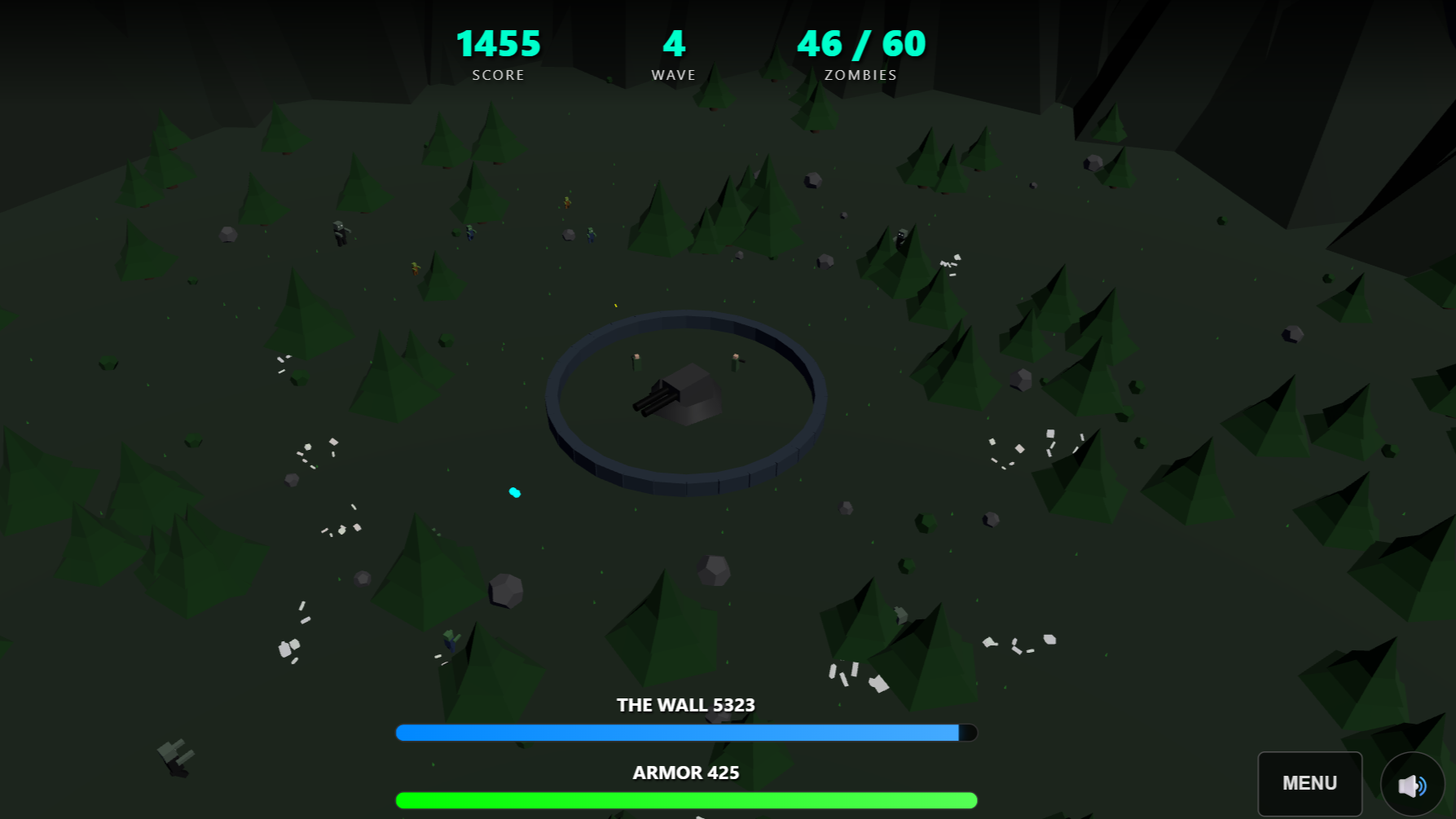
Task: Click THE WALL 5323 label
Action: point(685,705)
